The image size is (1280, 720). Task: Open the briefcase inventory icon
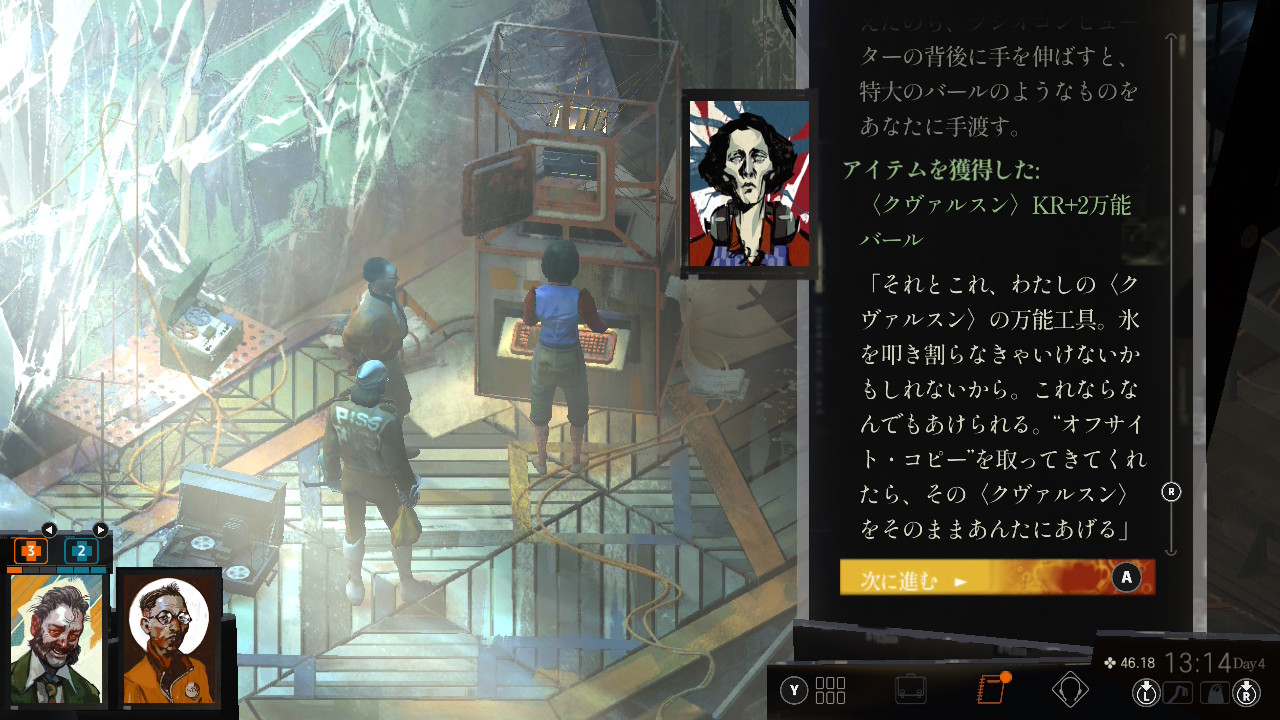910,690
